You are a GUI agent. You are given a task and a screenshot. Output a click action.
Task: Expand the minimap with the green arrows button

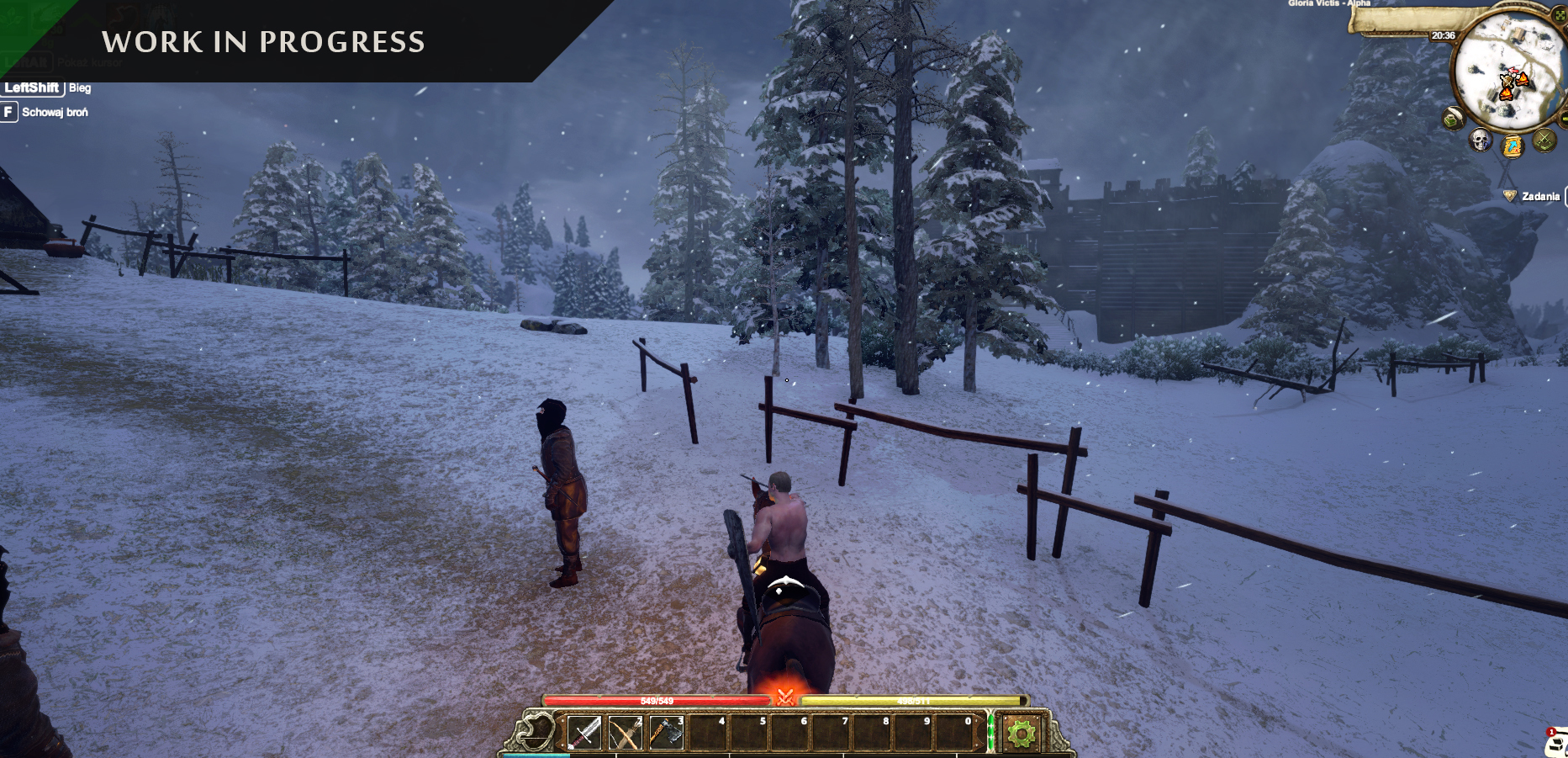click(x=1560, y=15)
